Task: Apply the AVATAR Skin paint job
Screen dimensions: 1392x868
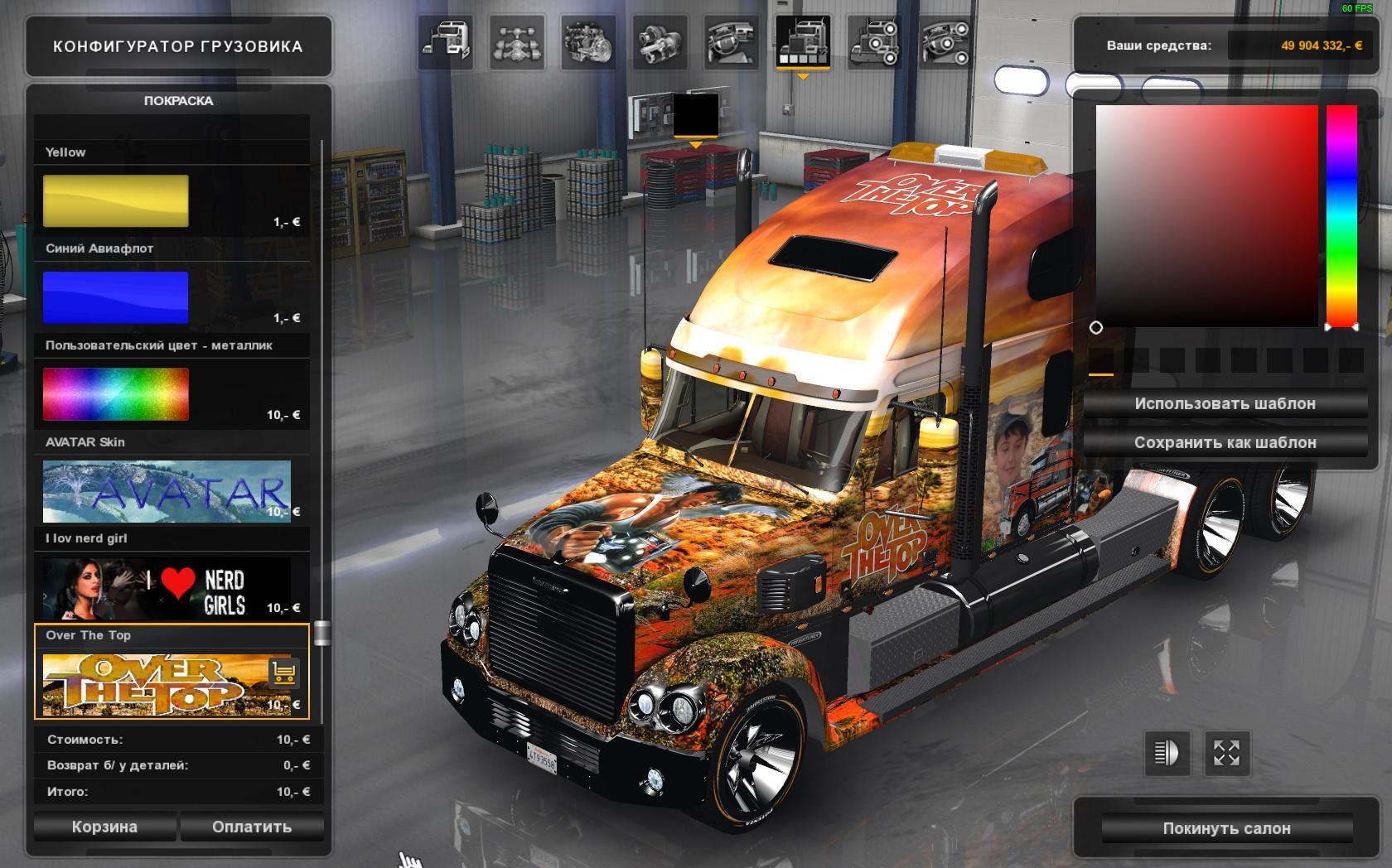Action: click(167, 491)
